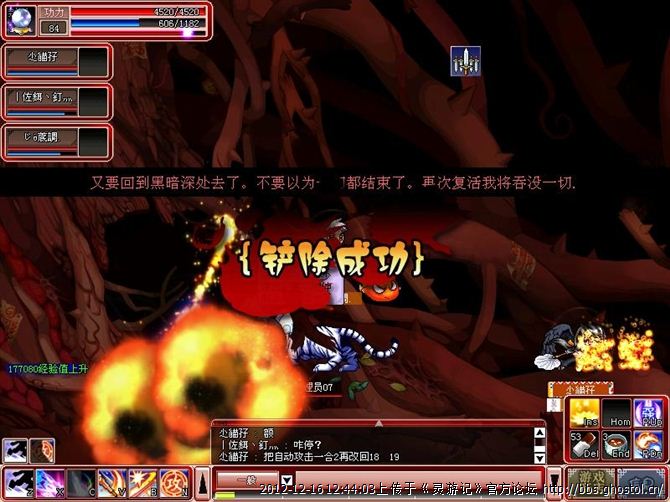Use the Del meat item slot

[585, 444]
